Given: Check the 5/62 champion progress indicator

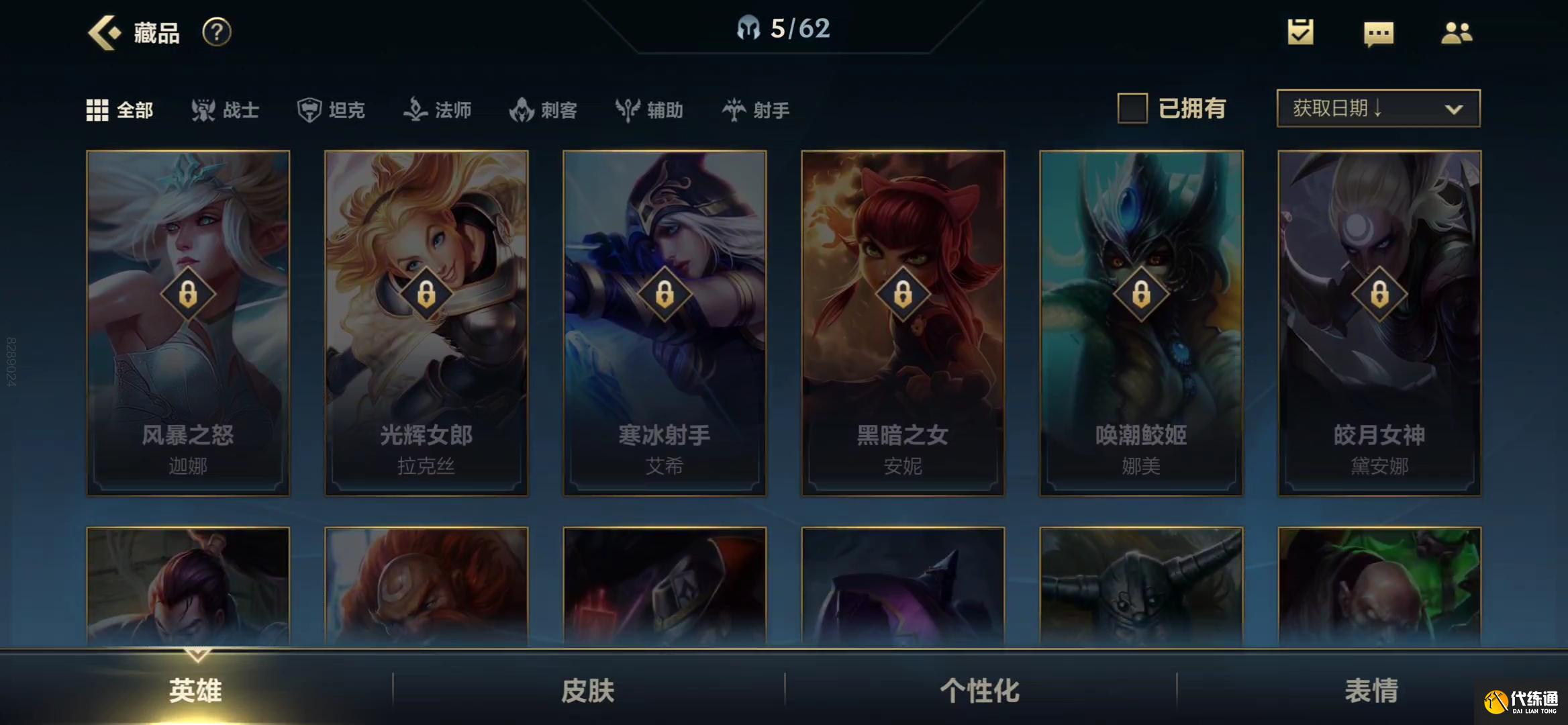Looking at the screenshot, I should click(784, 28).
